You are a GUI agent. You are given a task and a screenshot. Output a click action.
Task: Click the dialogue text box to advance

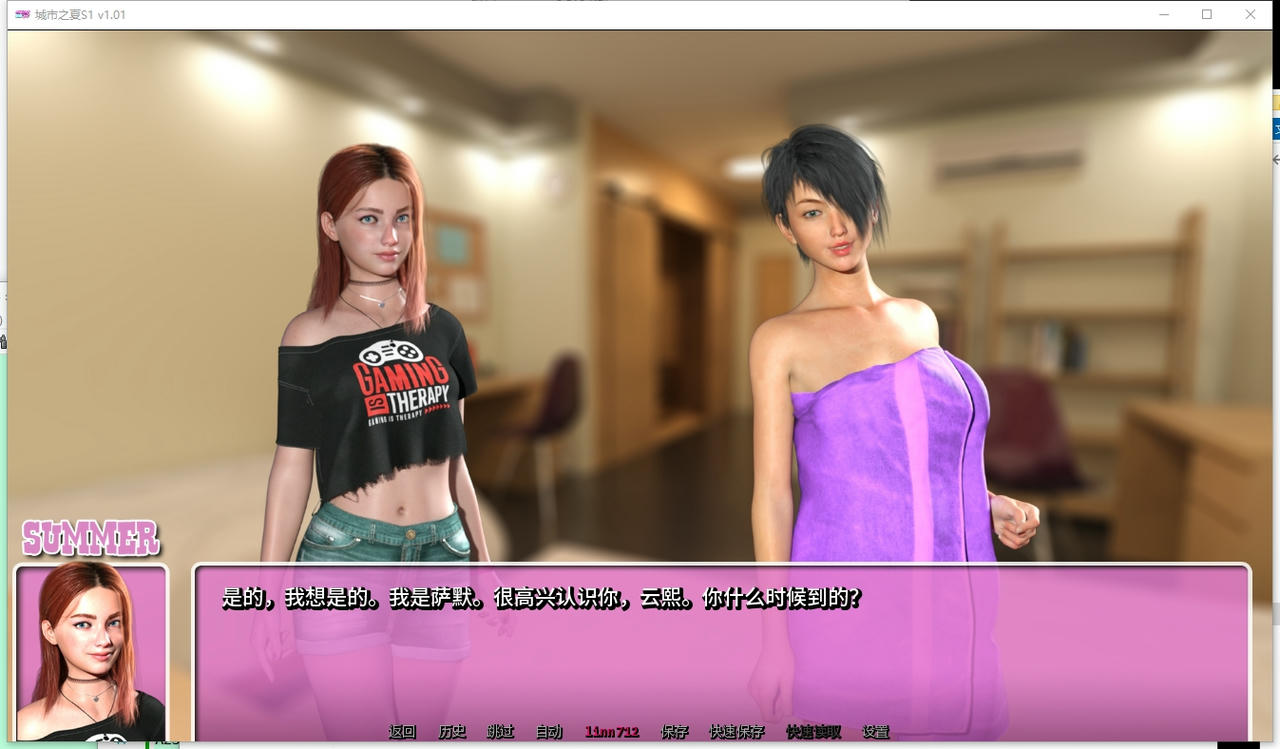tap(720, 640)
